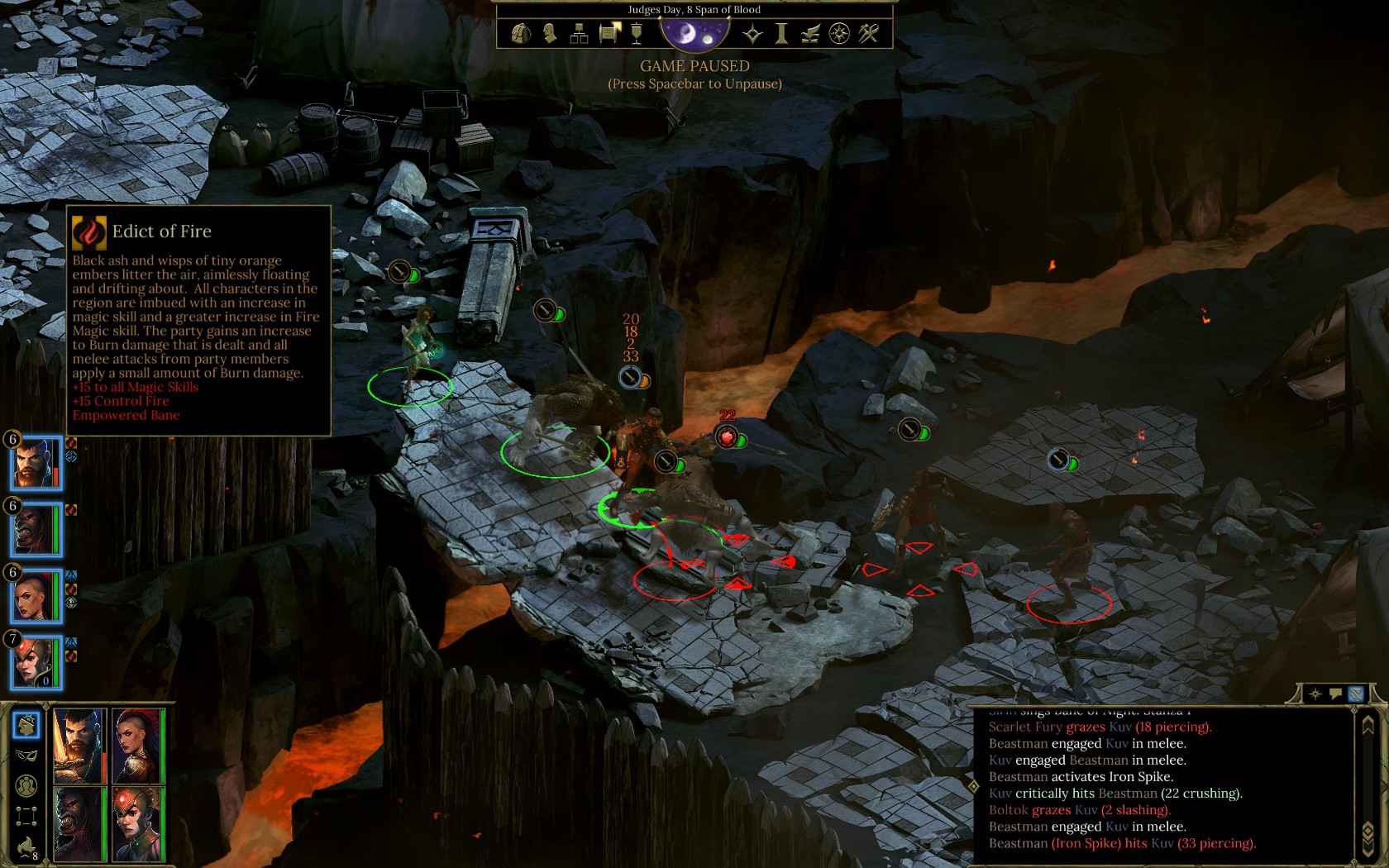Select the beast-faced companion combo portrait
1389x868 pixels.
pos(79,823)
